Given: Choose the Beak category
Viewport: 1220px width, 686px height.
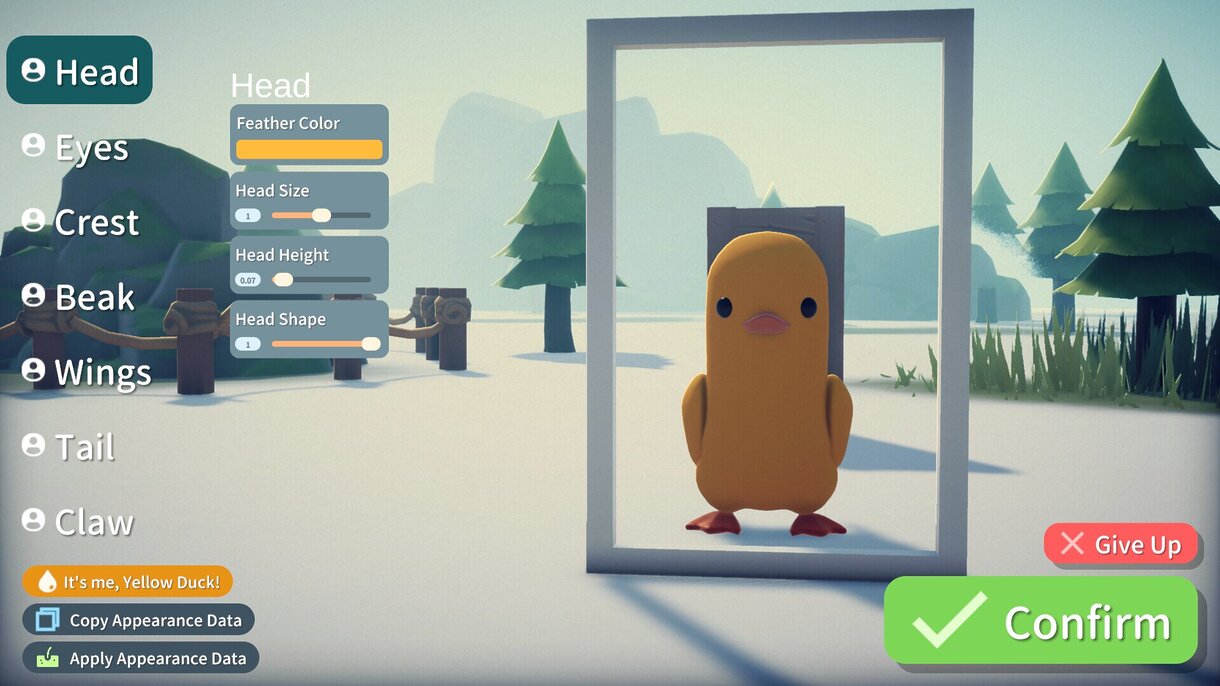Looking at the screenshot, I should point(79,297).
